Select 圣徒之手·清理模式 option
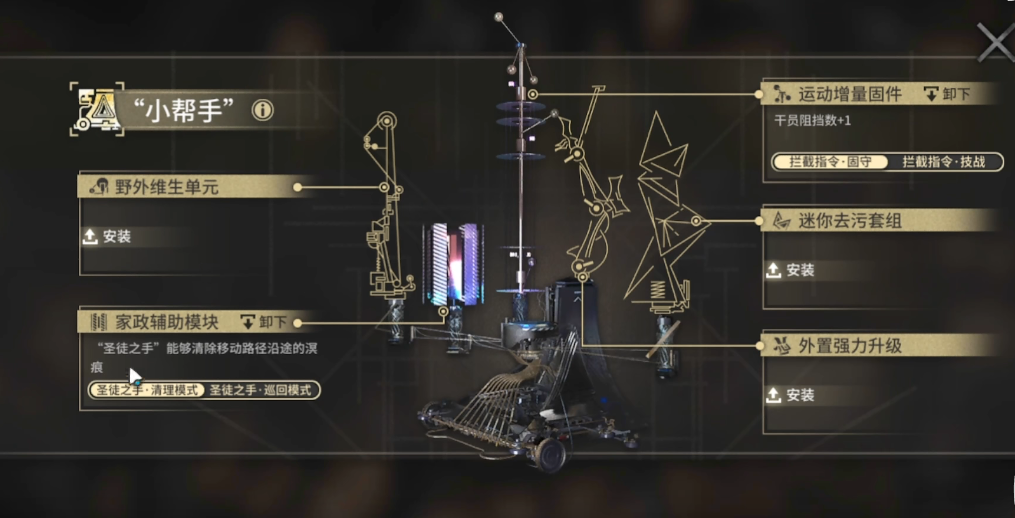 point(146,390)
